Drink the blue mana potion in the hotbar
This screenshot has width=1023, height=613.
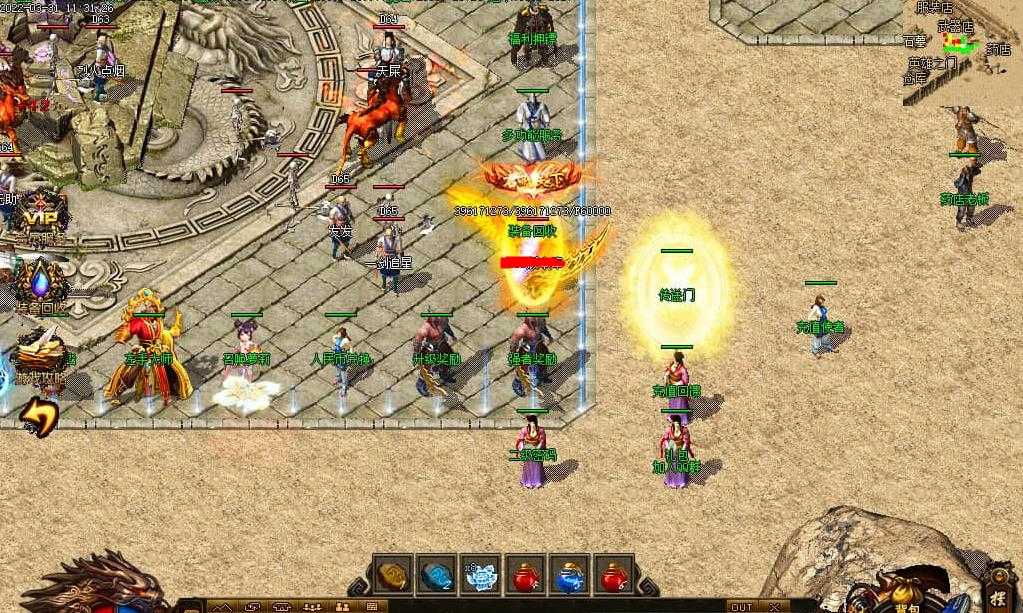(571, 576)
